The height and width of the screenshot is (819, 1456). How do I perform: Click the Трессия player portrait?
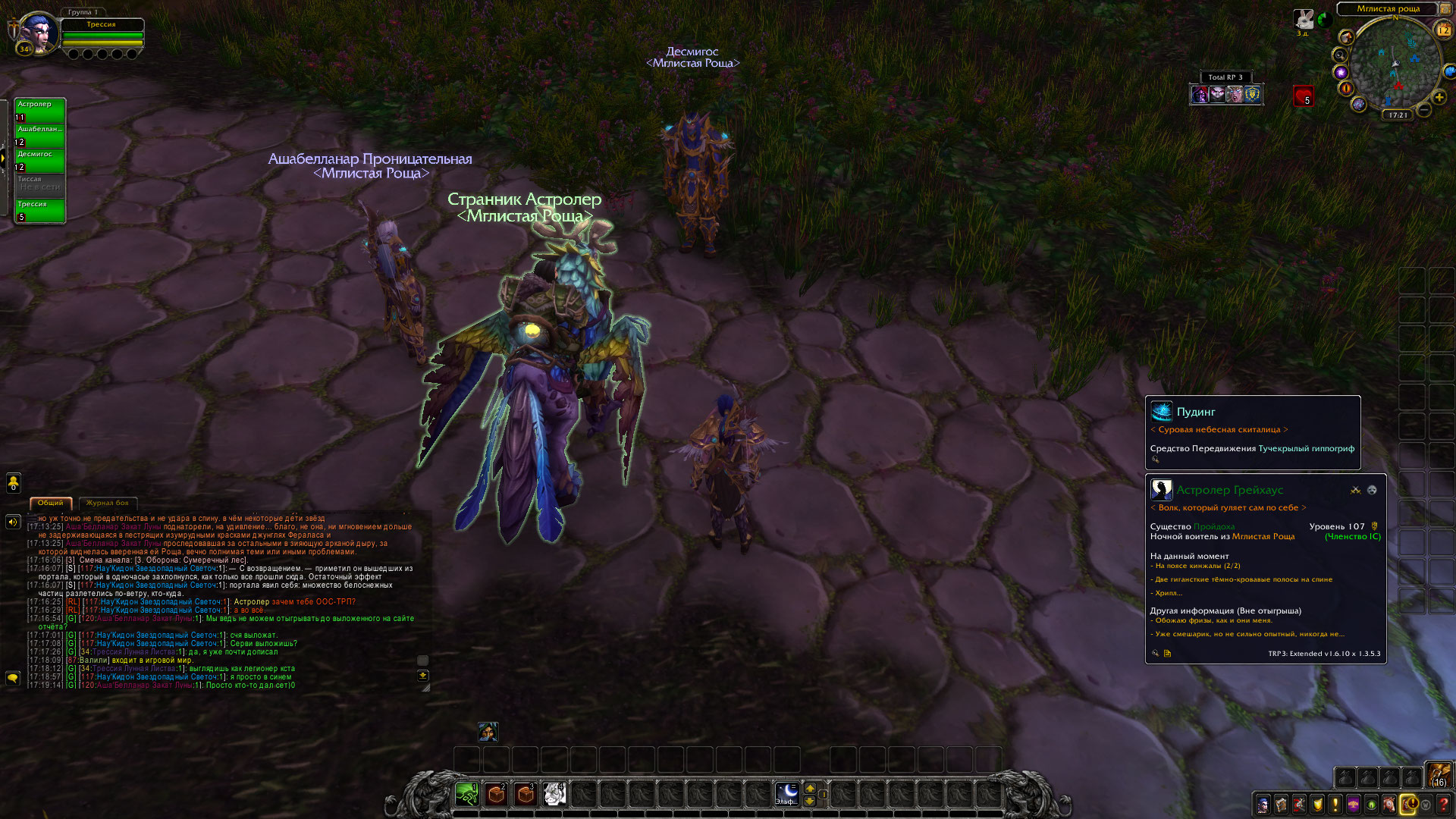[35, 33]
